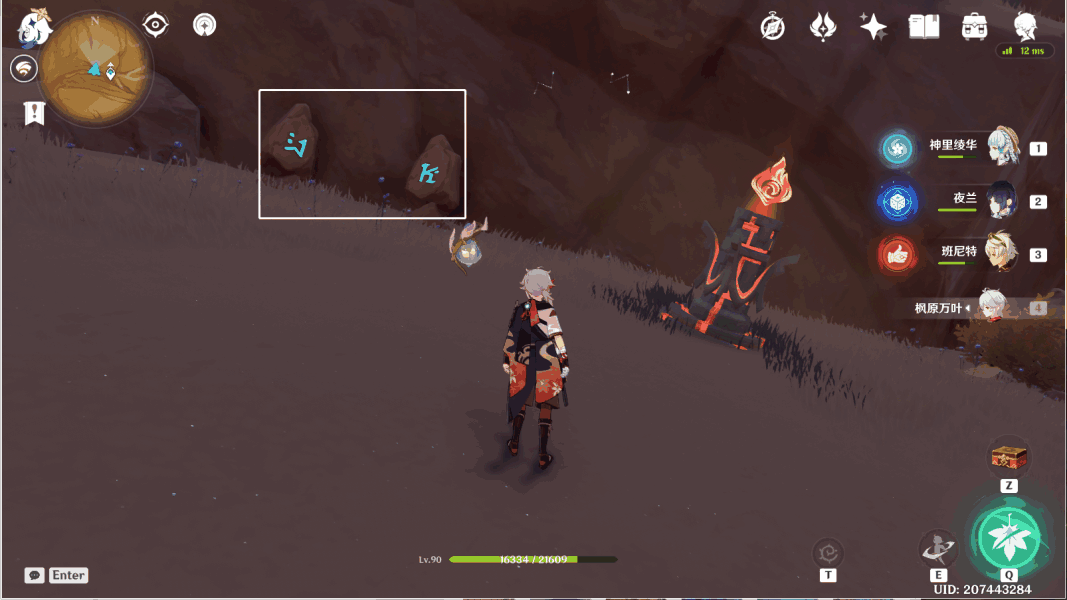
Task: Open the map from the circular minimap
Action: [x=96, y=68]
